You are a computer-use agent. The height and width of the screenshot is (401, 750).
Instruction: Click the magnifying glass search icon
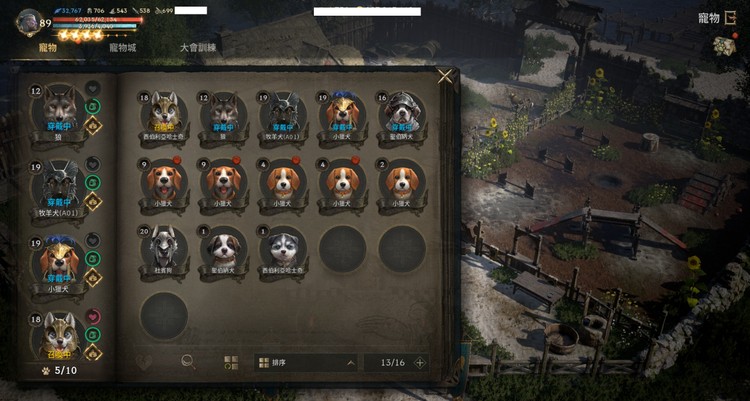(187, 362)
